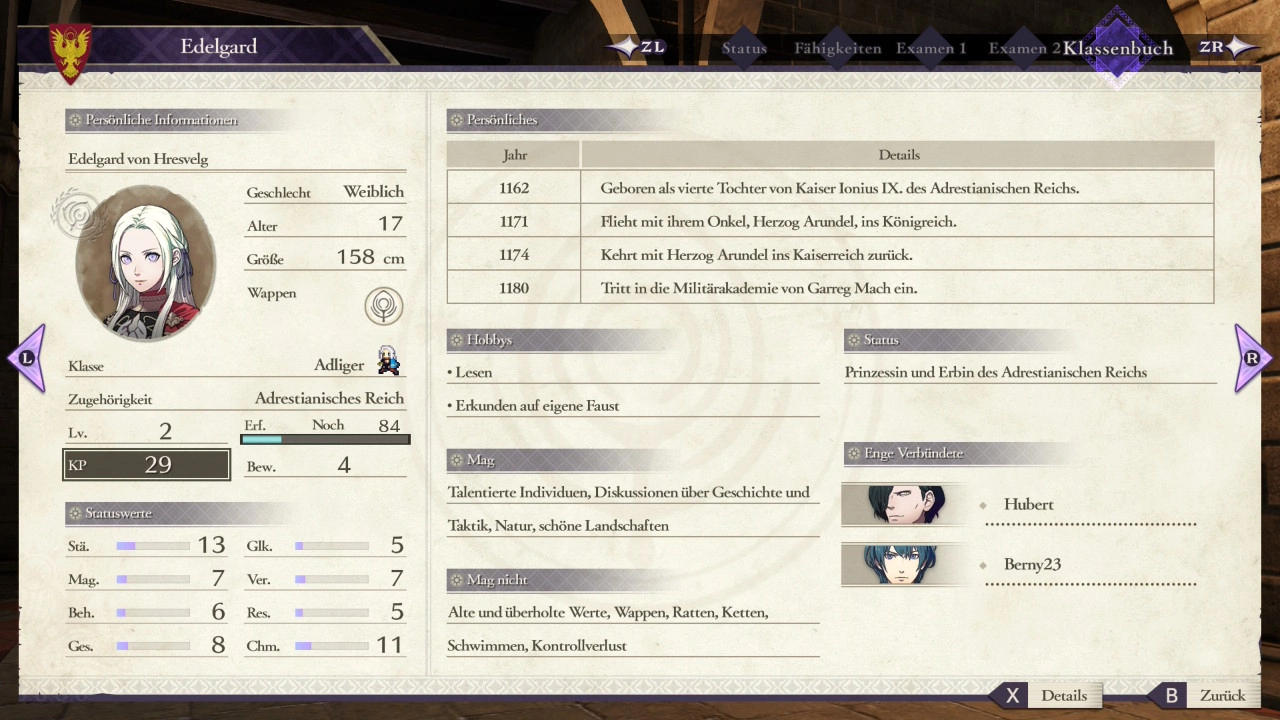Choose Zurück to go back

(x=1208, y=696)
